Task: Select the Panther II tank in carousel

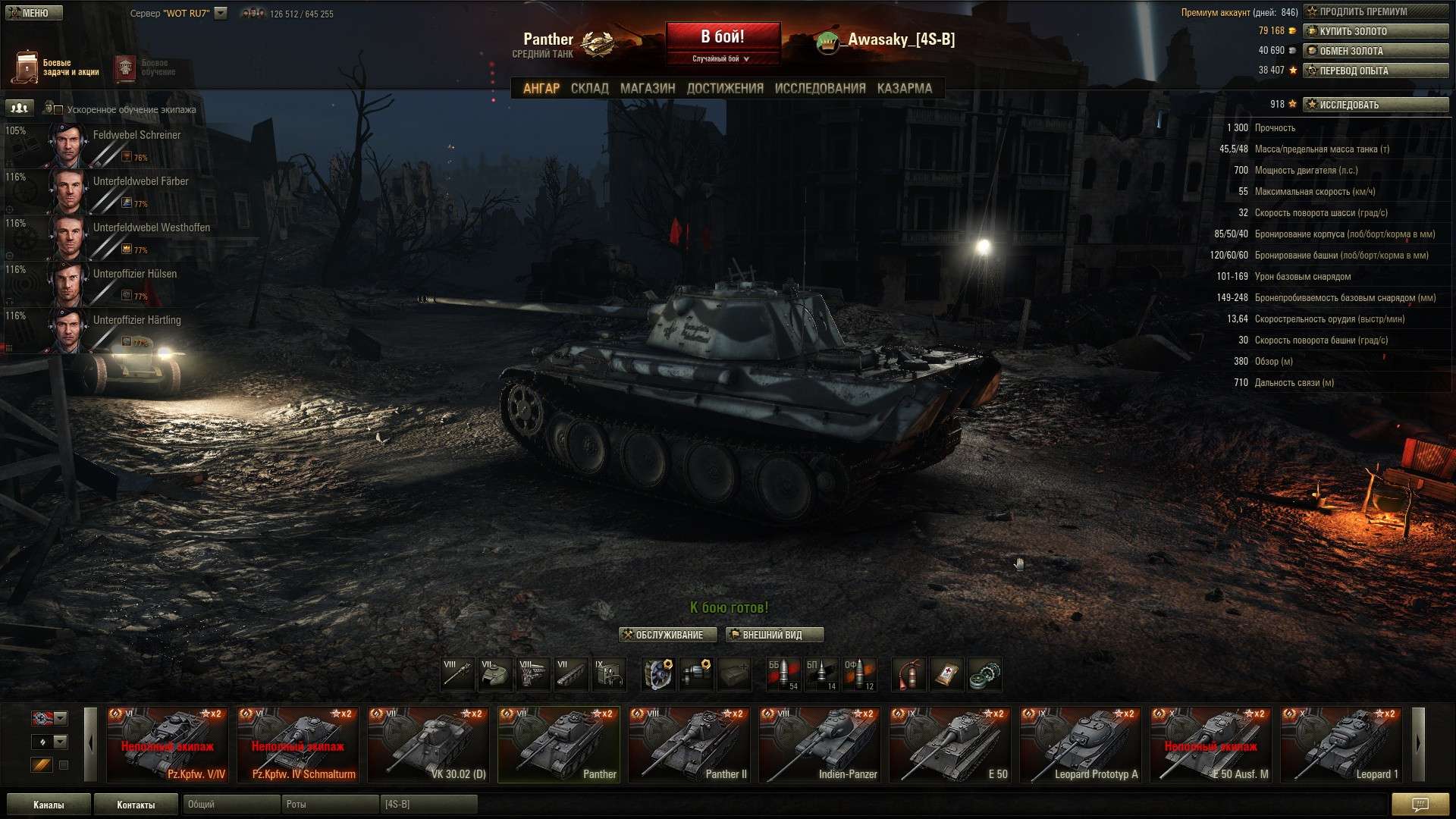Action: [x=689, y=745]
